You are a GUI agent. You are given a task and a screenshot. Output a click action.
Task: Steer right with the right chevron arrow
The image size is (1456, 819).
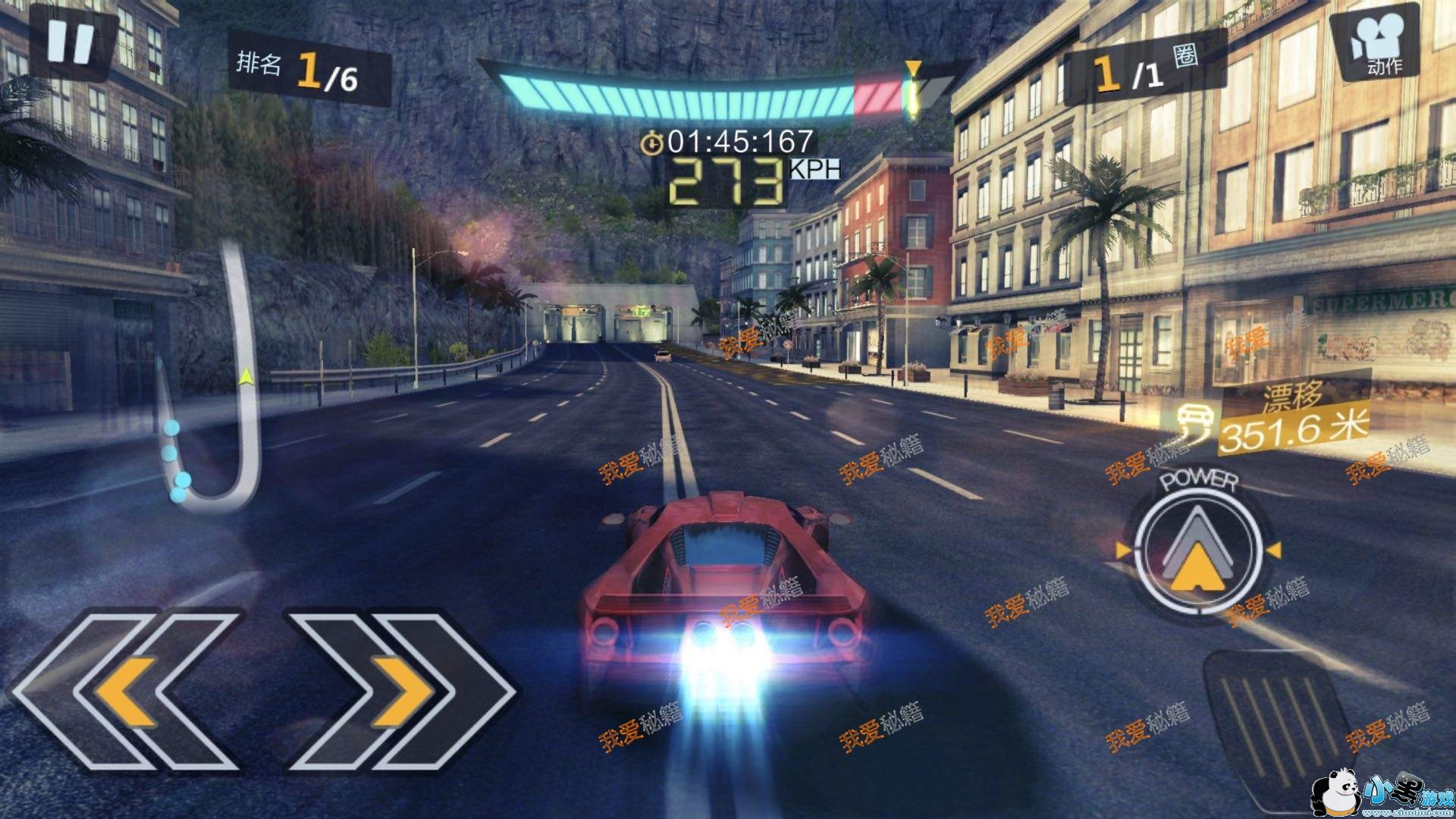tap(402, 690)
